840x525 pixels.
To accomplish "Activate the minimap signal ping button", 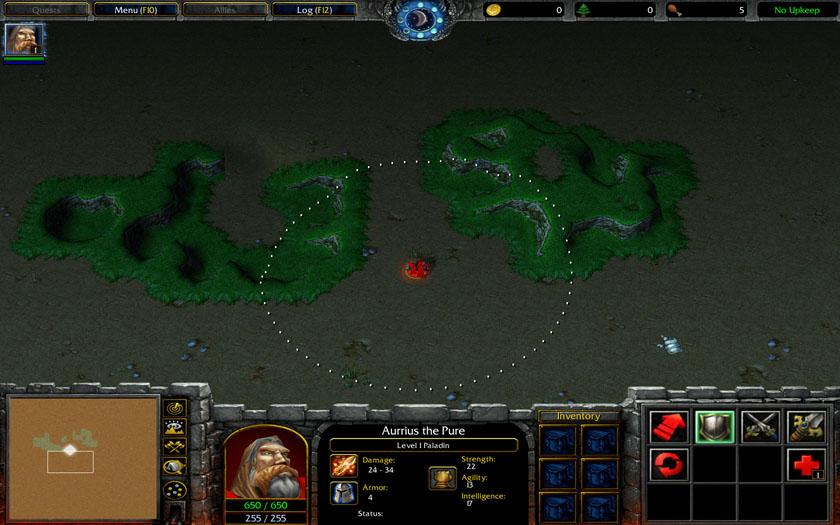I will coord(175,408).
